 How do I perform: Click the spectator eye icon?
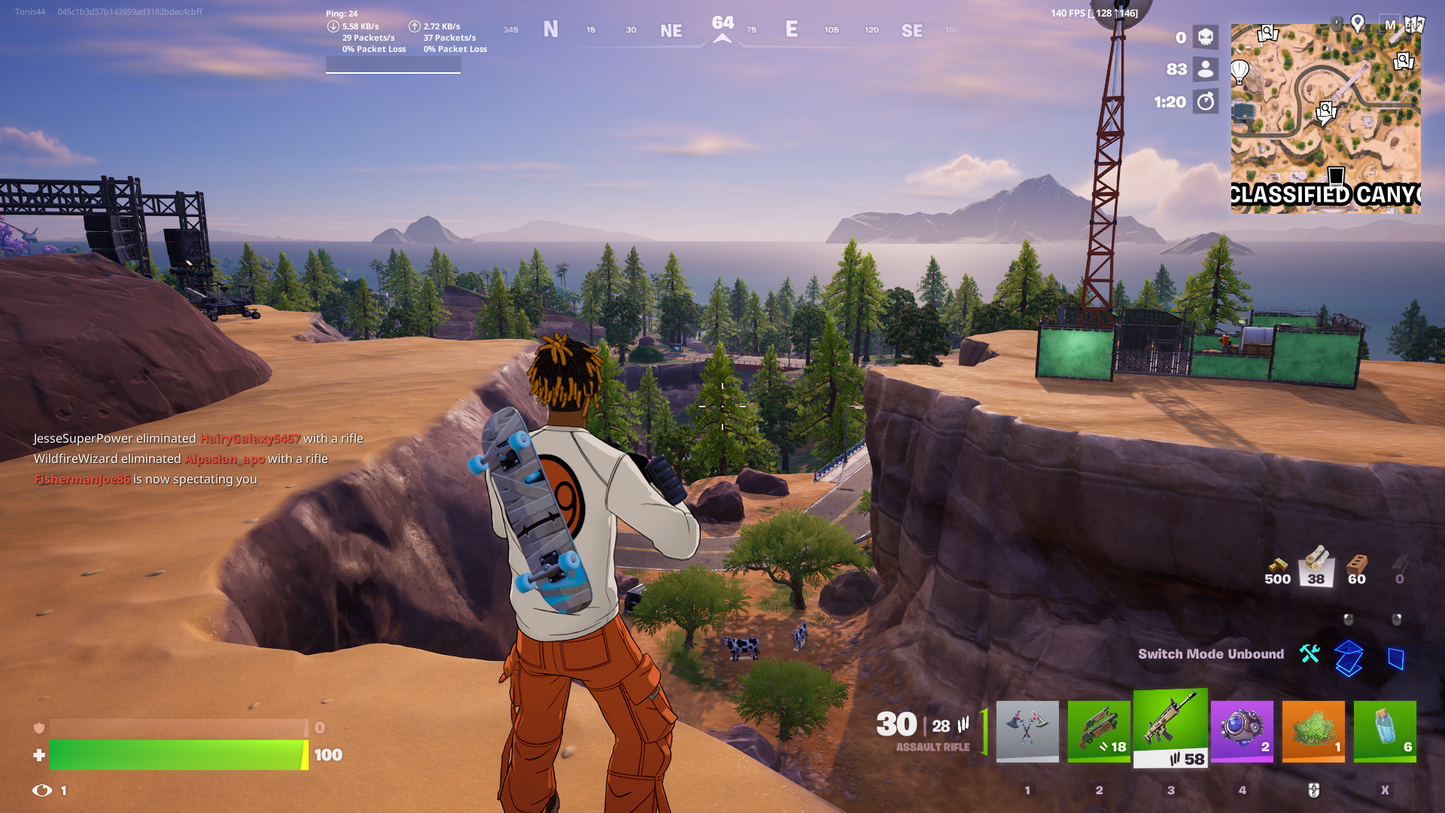coord(41,790)
